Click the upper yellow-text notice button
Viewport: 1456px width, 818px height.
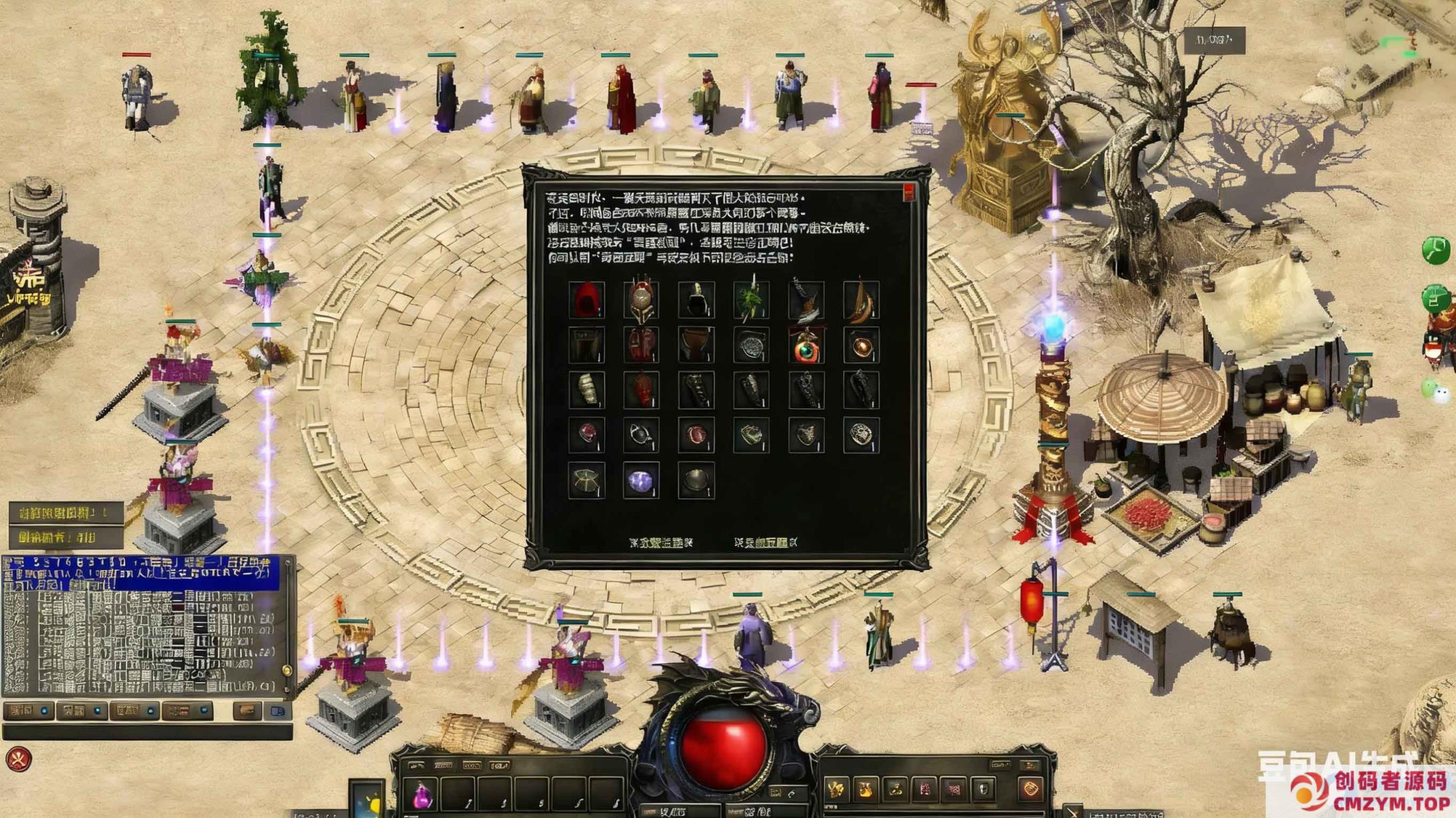click(x=65, y=513)
